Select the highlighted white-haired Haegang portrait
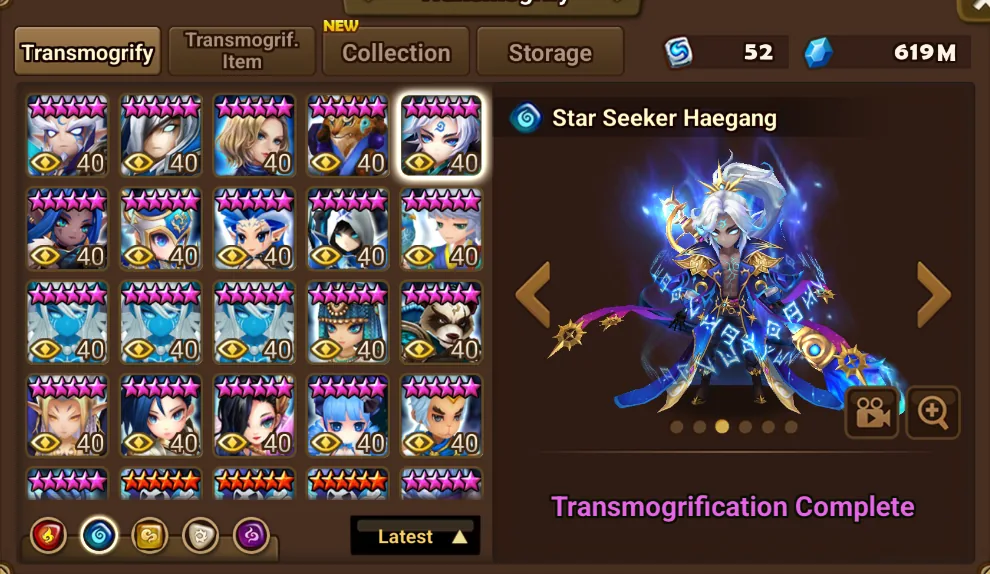The image size is (990, 574). [x=441, y=135]
